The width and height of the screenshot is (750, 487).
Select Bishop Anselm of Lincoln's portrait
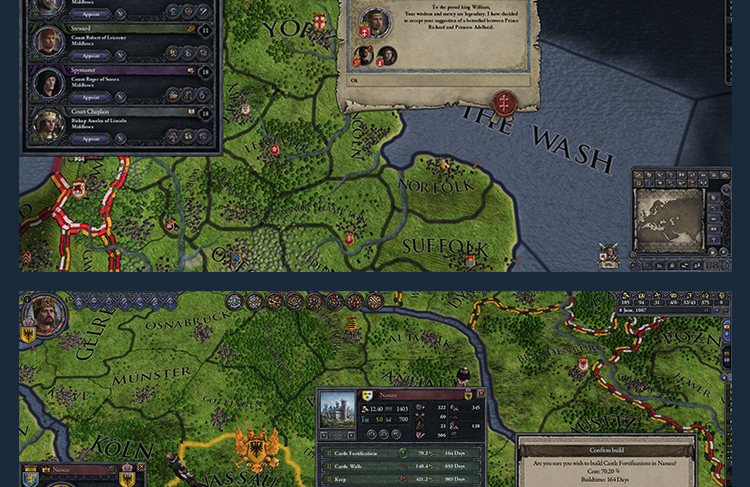(x=48, y=123)
